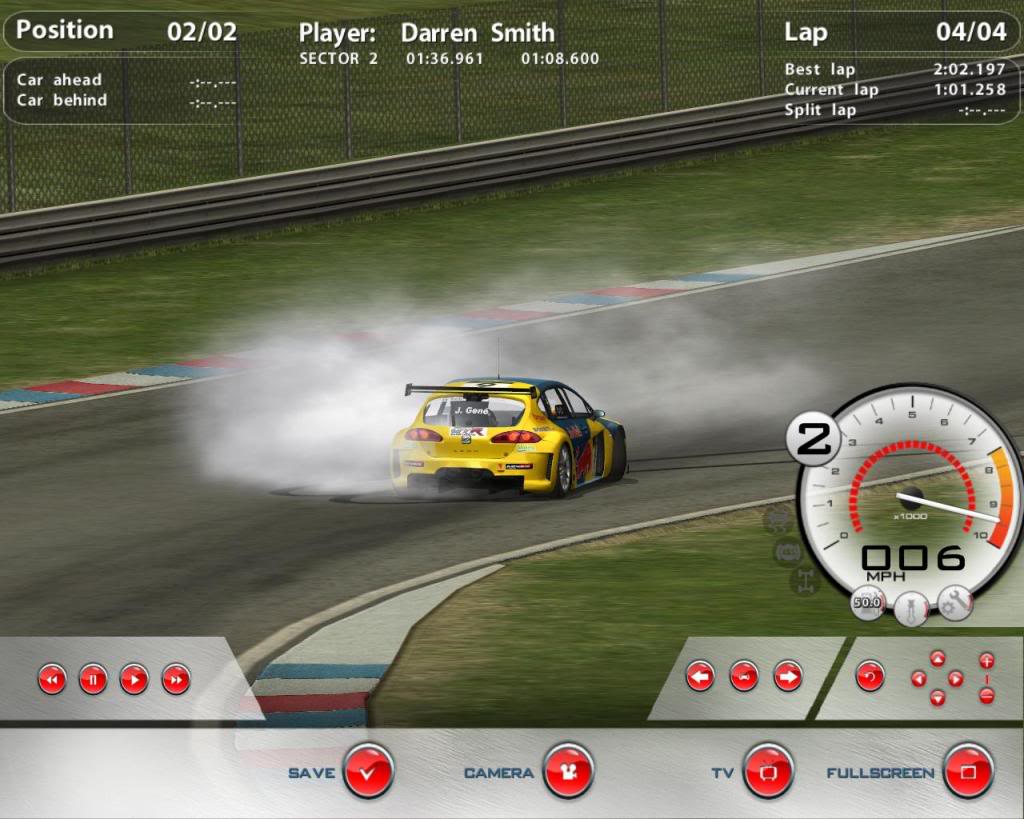Zoom the camera in with plus button
1024x819 pixels.
tap(987, 661)
